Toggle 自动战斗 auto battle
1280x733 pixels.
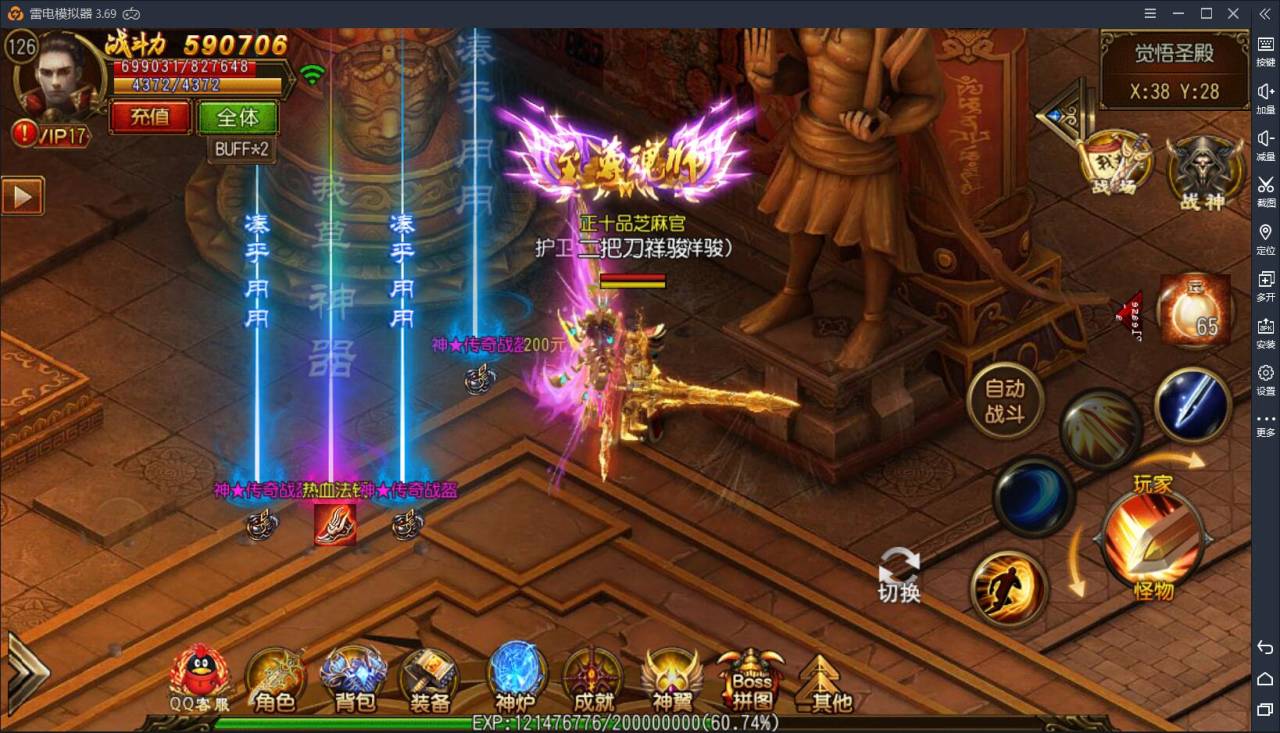pyautogui.click(x=1005, y=401)
